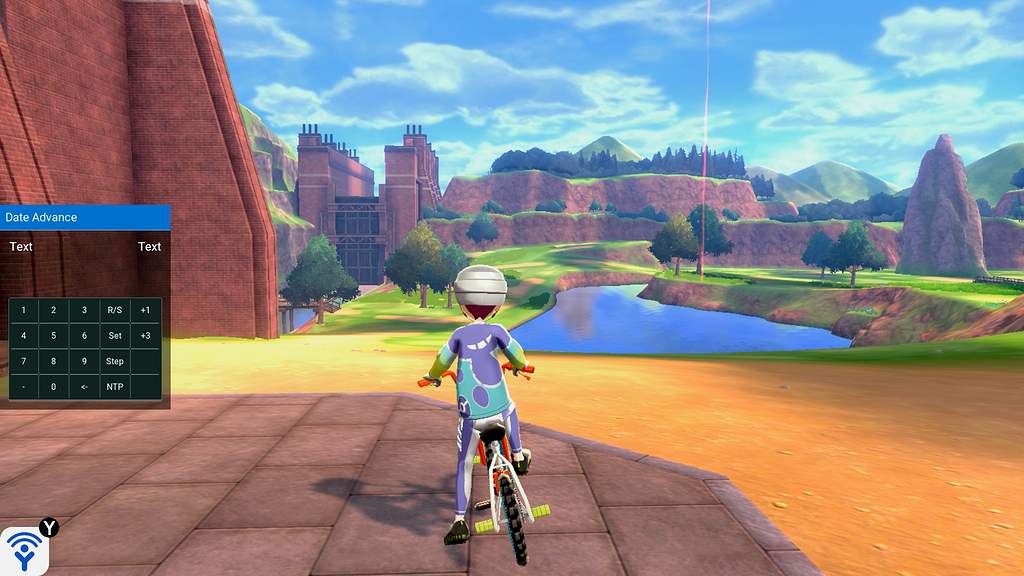Choose the 5 key on the keypad
1024x576 pixels.
[x=54, y=336]
